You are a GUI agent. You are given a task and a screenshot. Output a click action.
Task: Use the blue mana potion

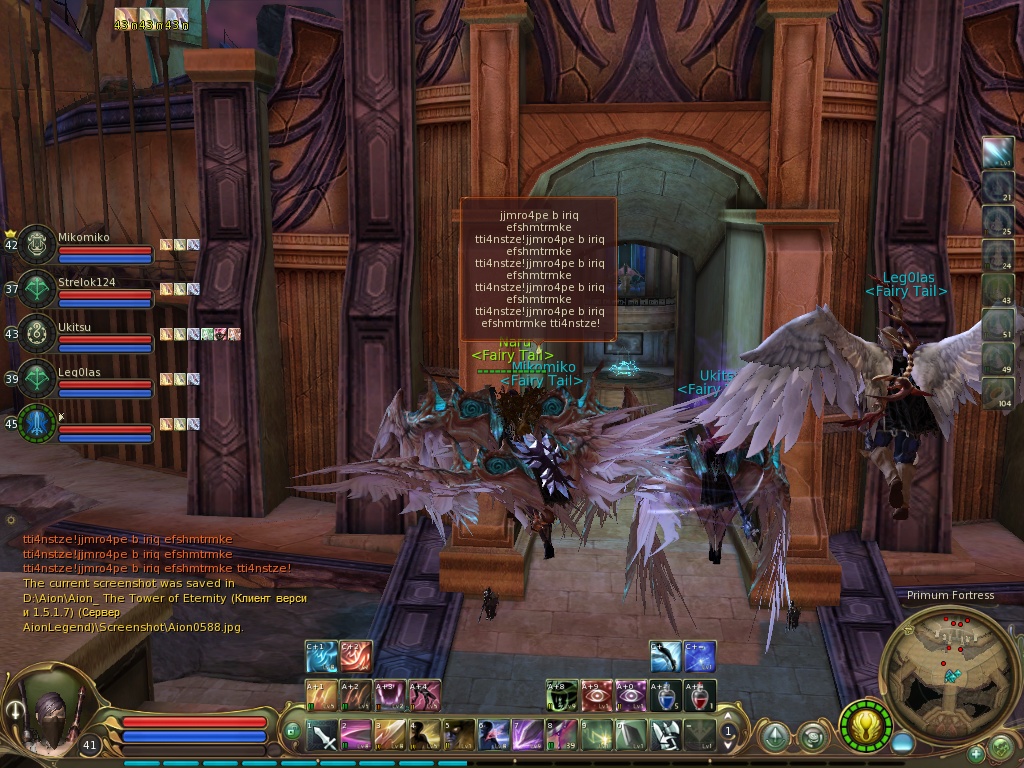pyautogui.click(x=665, y=695)
